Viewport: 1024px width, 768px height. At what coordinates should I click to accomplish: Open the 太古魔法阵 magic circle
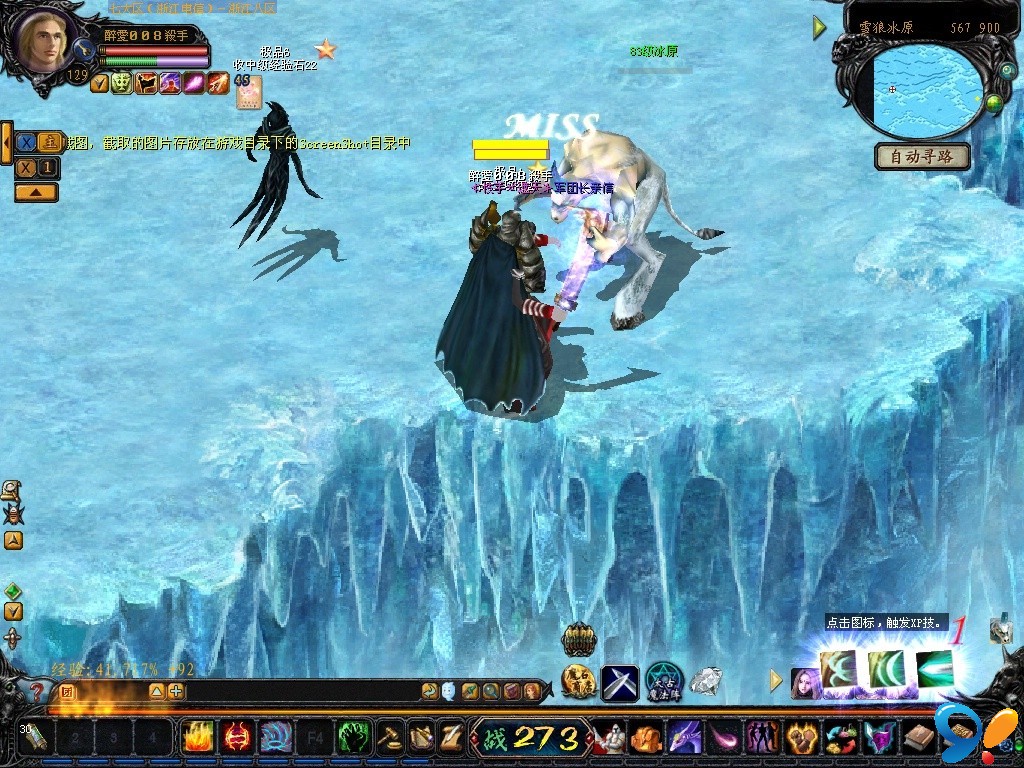663,682
